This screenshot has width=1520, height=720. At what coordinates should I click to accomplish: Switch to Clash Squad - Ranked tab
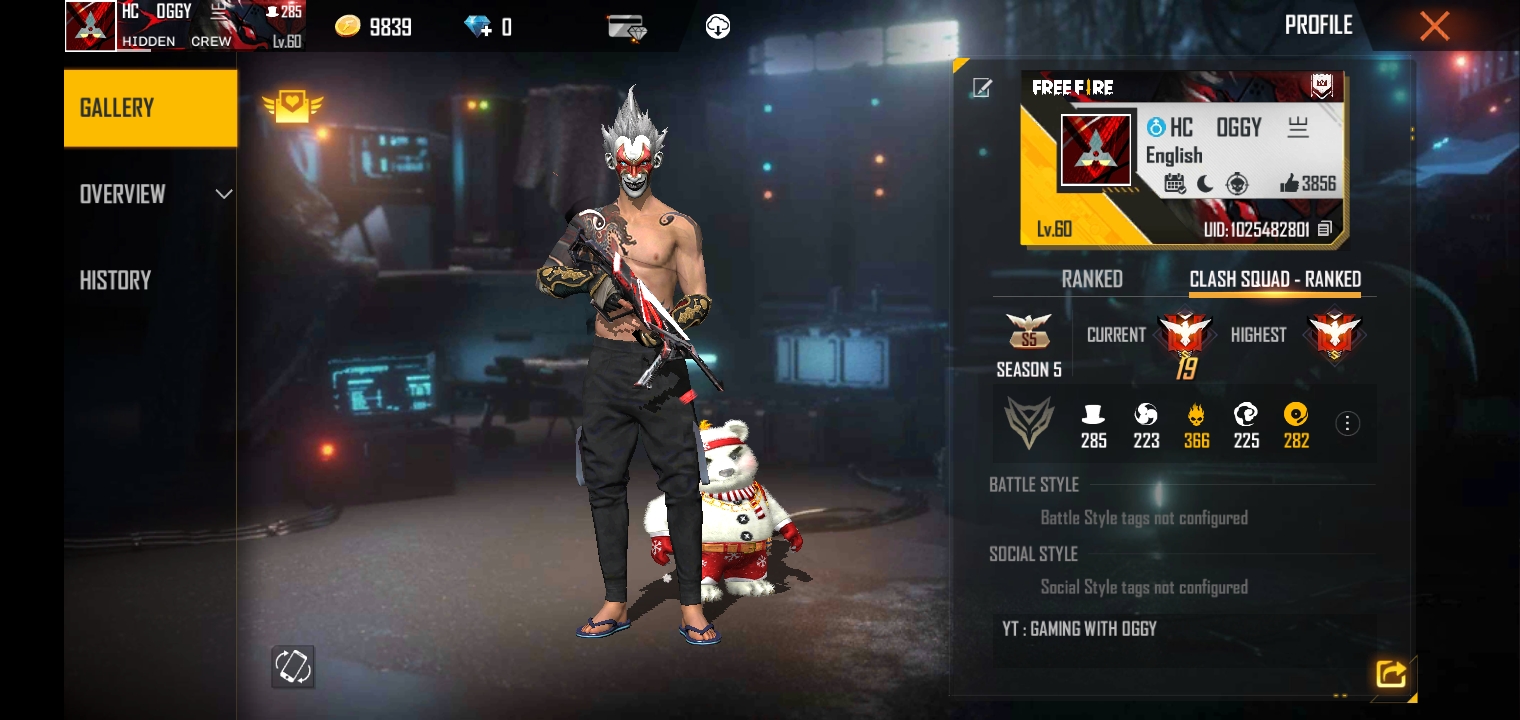(1275, 279)
